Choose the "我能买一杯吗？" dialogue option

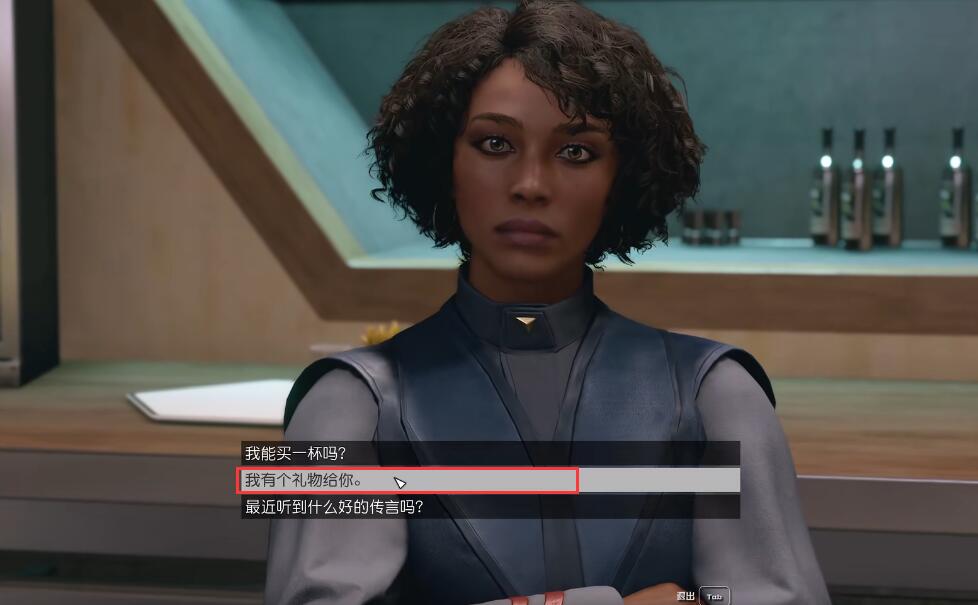click(296, 454)
